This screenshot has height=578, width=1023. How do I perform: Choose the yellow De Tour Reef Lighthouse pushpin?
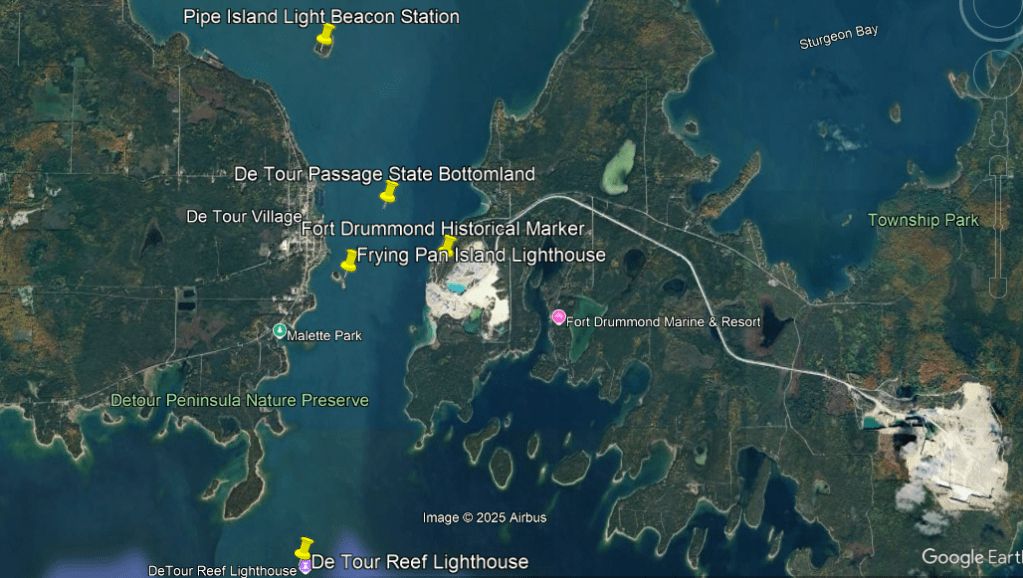click(305, 548)
